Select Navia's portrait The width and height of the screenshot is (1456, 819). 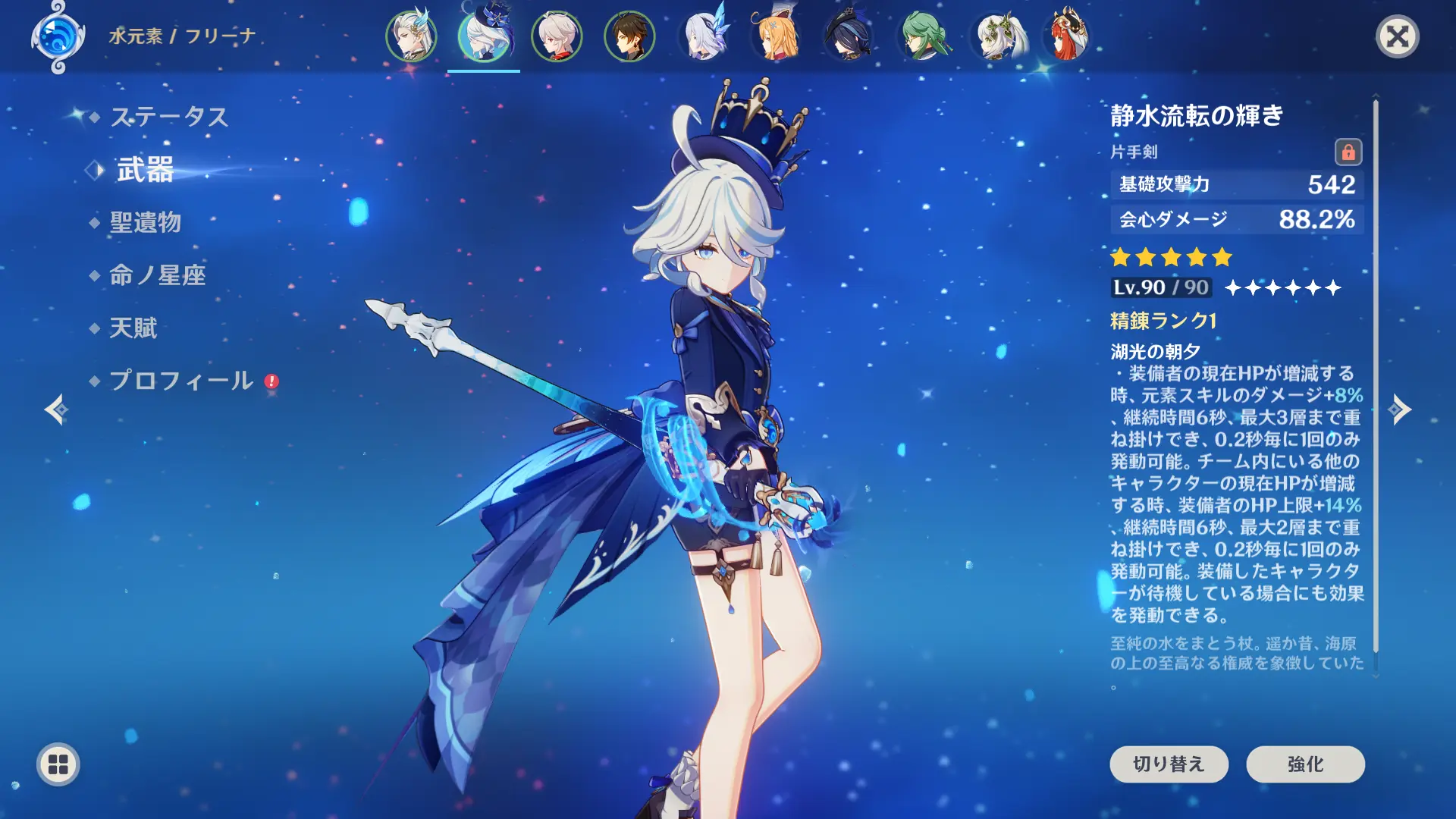point(777,36)
